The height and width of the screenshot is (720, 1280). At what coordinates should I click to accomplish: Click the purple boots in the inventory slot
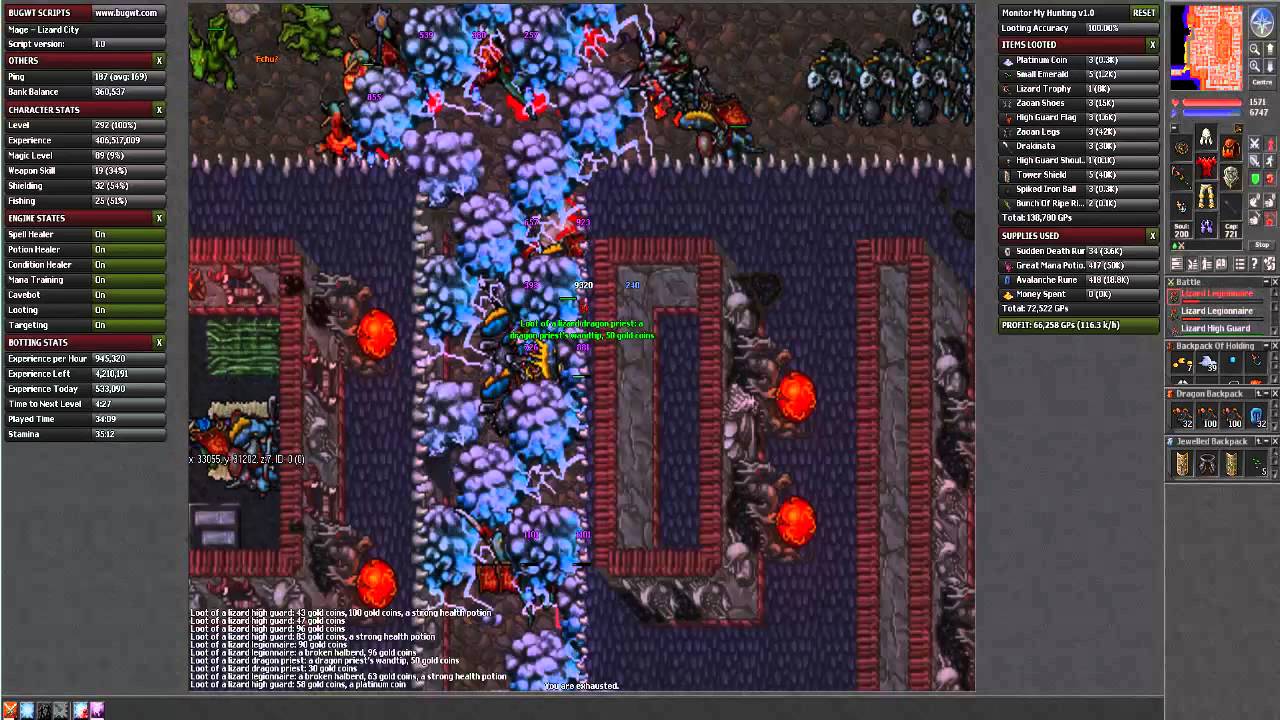tap(1206, 225)
